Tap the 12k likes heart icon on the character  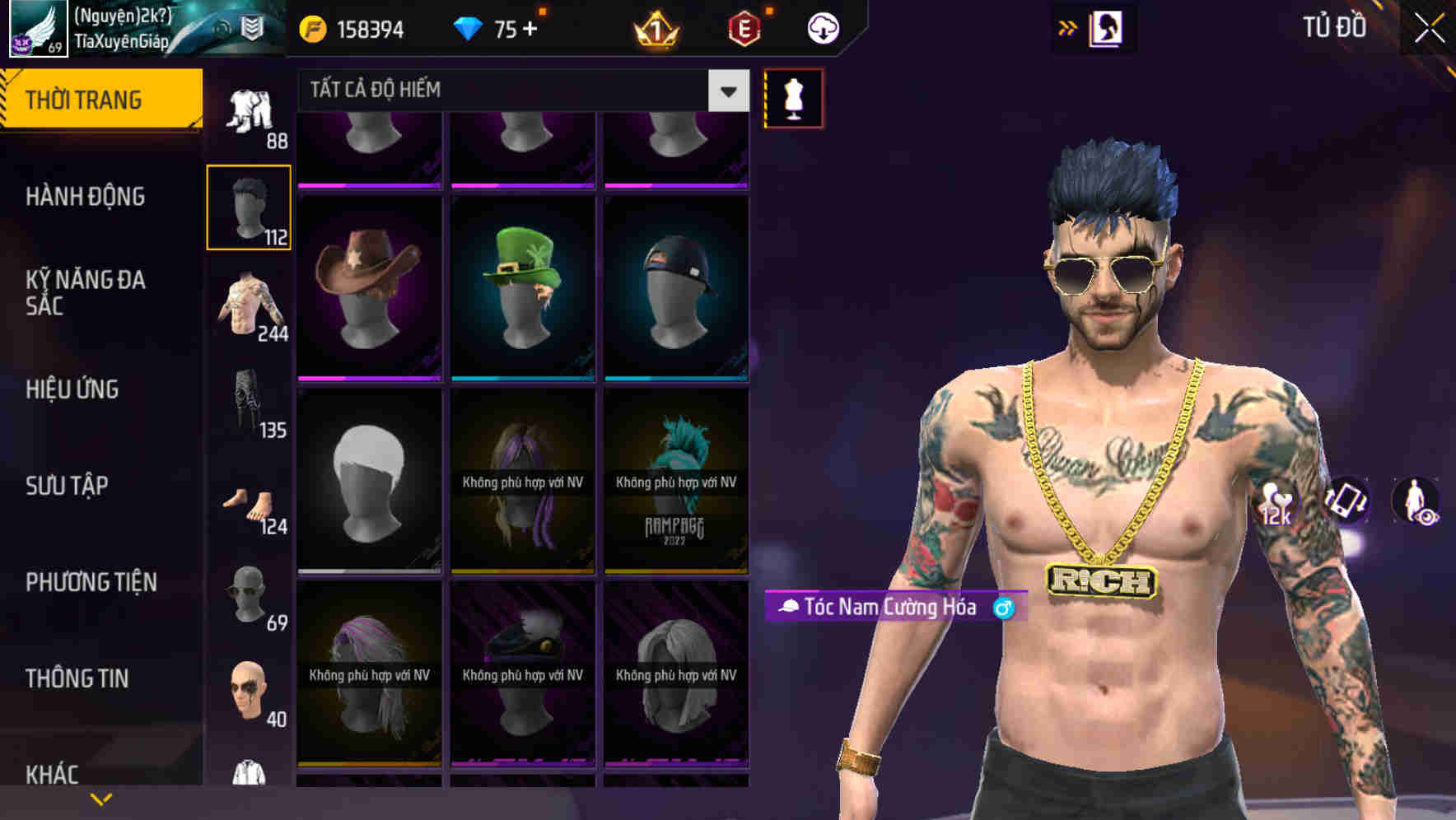coord(1276,501)
